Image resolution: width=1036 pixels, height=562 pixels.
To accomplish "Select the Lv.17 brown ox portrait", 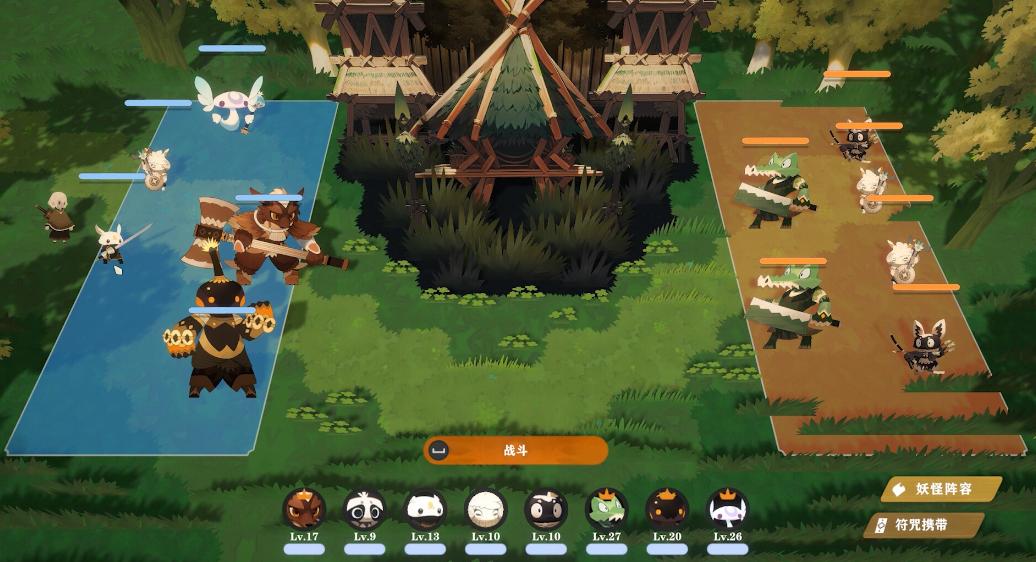I will (x=303, y=509).
